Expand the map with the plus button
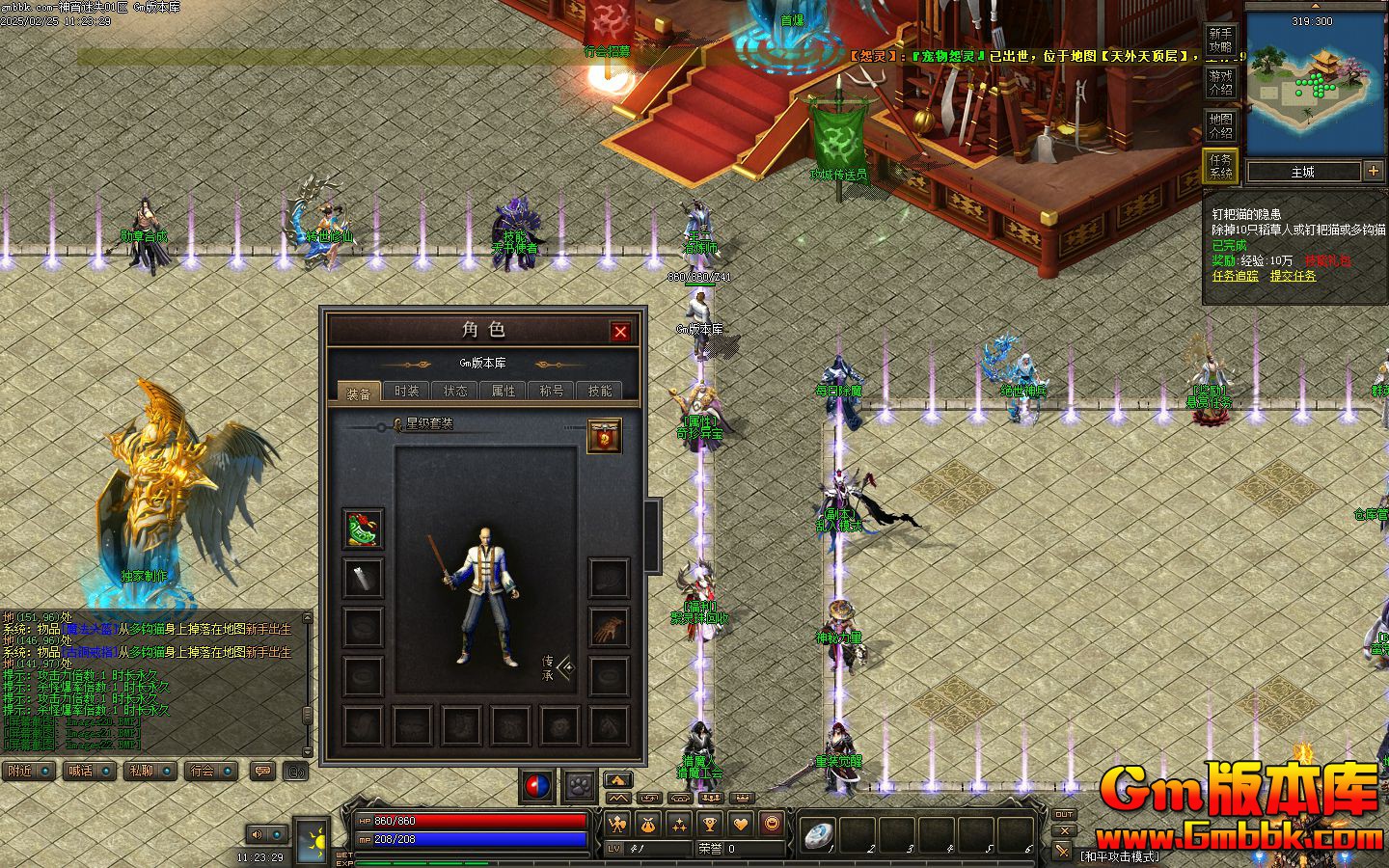Screen dimensions: 1389x868 pos(1374,172)
